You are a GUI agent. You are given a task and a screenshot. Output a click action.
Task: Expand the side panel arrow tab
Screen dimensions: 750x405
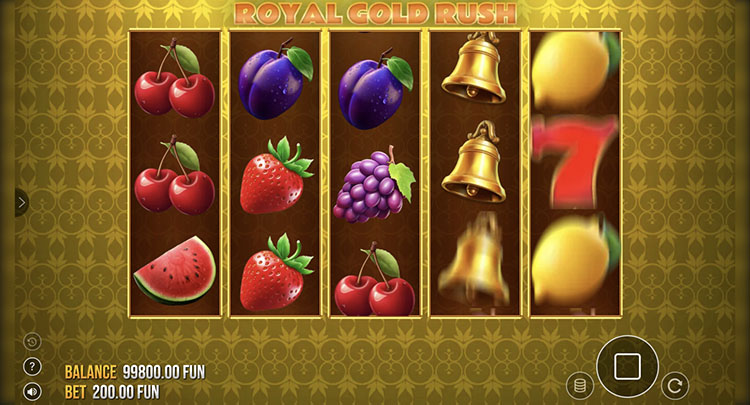point(21,202)
